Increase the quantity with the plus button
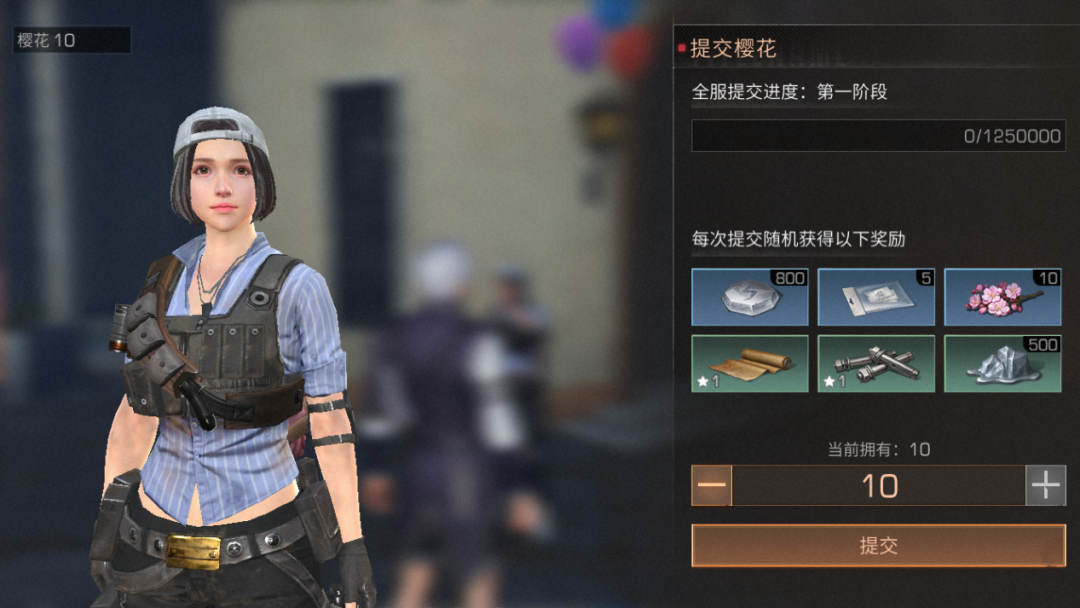The image size is (1080, 608). 1046,486
